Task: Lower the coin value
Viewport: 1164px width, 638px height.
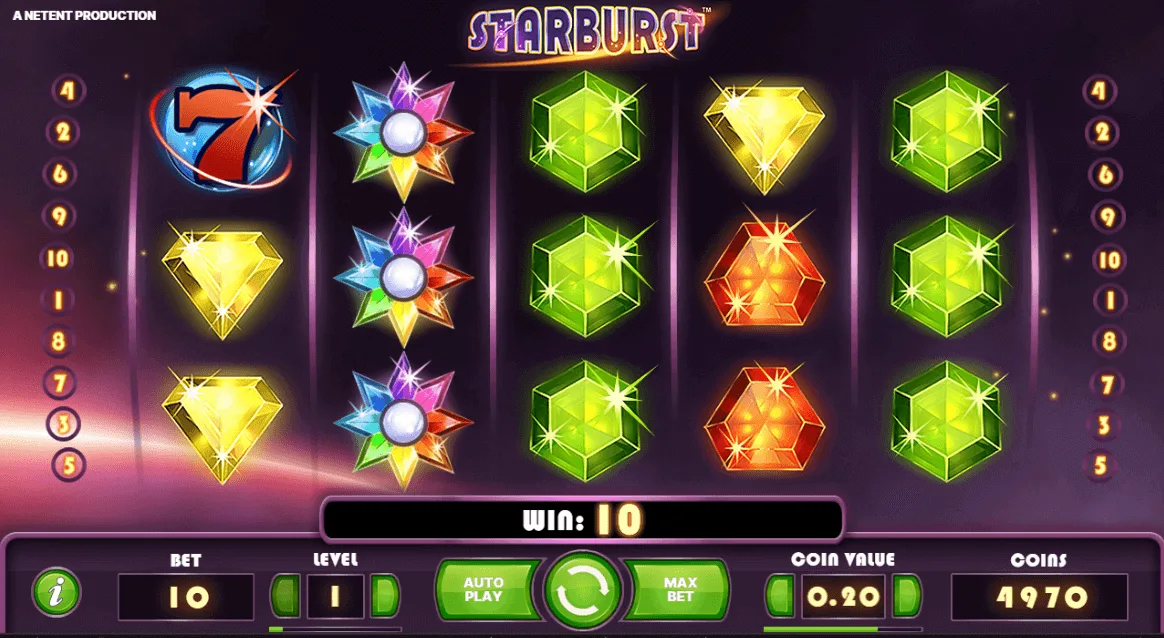Action: pyautogui.click(x=780, y=596)
